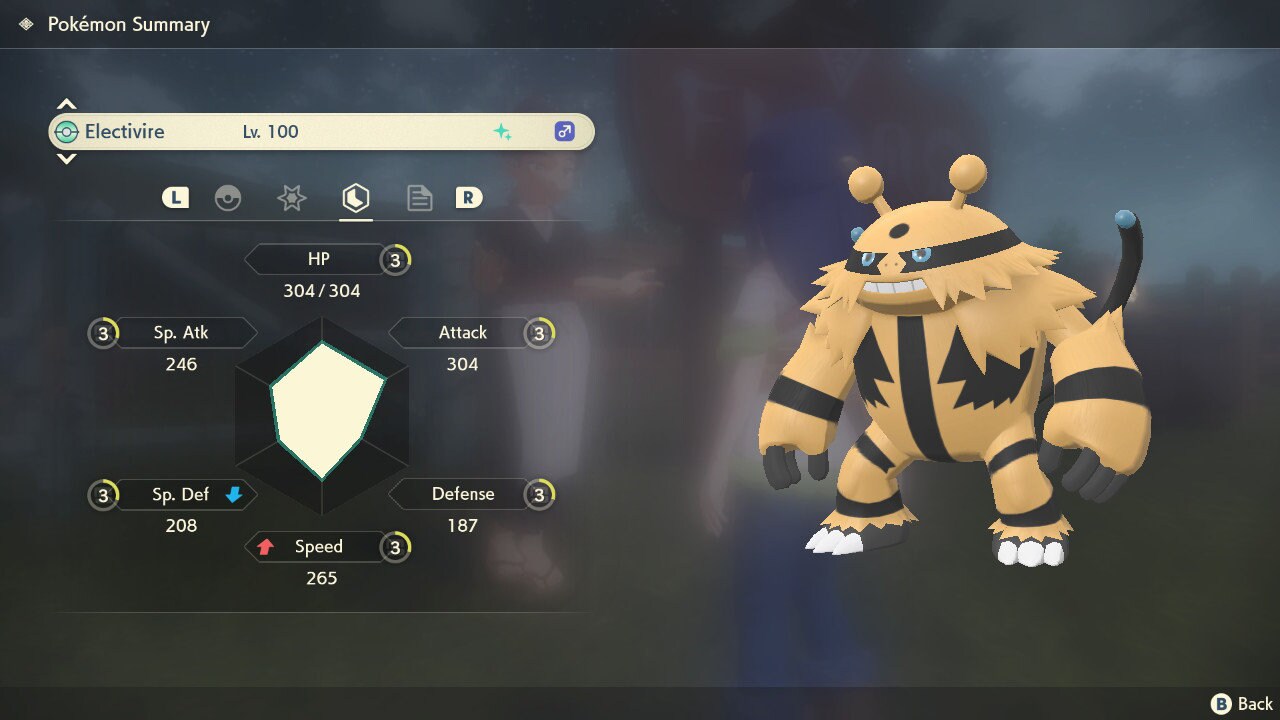Switch to previous Pokémon with up arrow

click(x=66, y=104)
